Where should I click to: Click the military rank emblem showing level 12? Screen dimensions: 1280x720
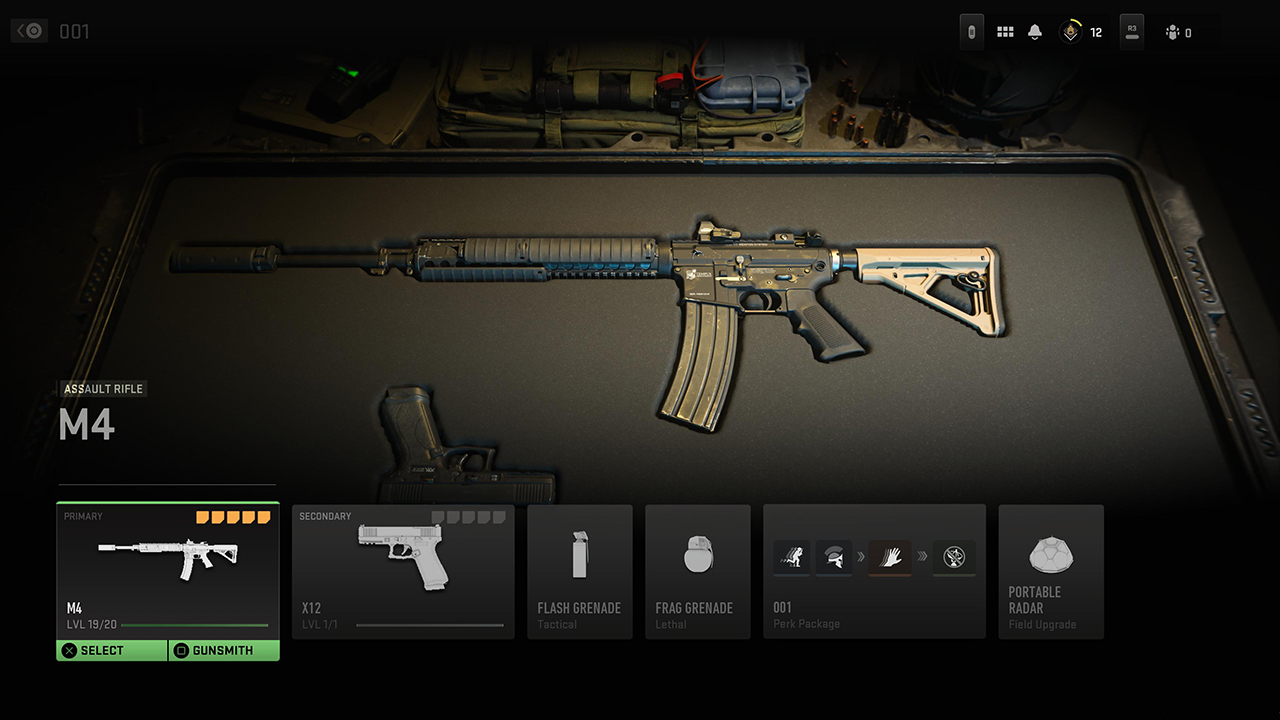click(1070, 31)
